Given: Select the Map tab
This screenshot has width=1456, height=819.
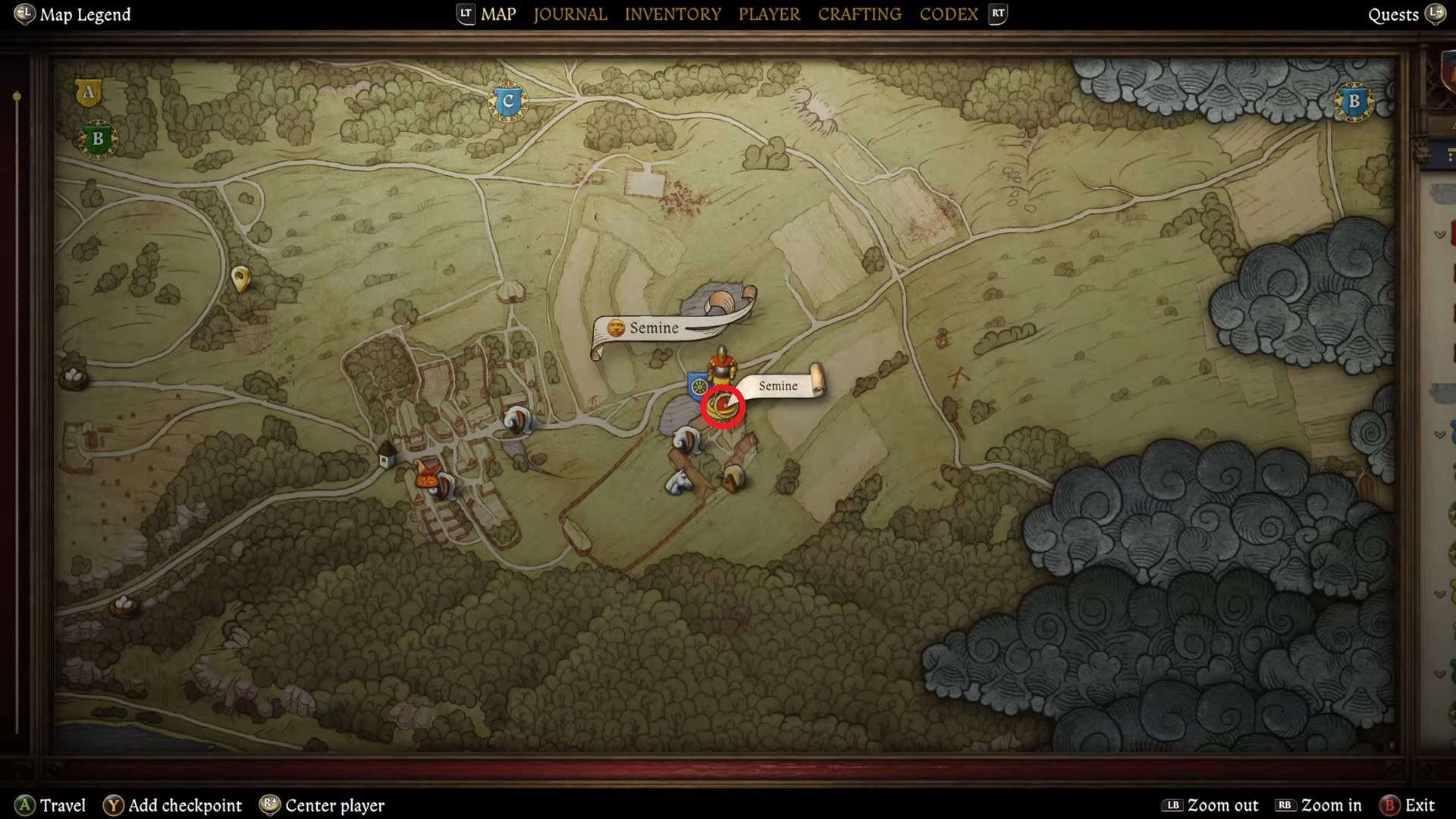Looking at the screenshot, I should pos(498,14).
